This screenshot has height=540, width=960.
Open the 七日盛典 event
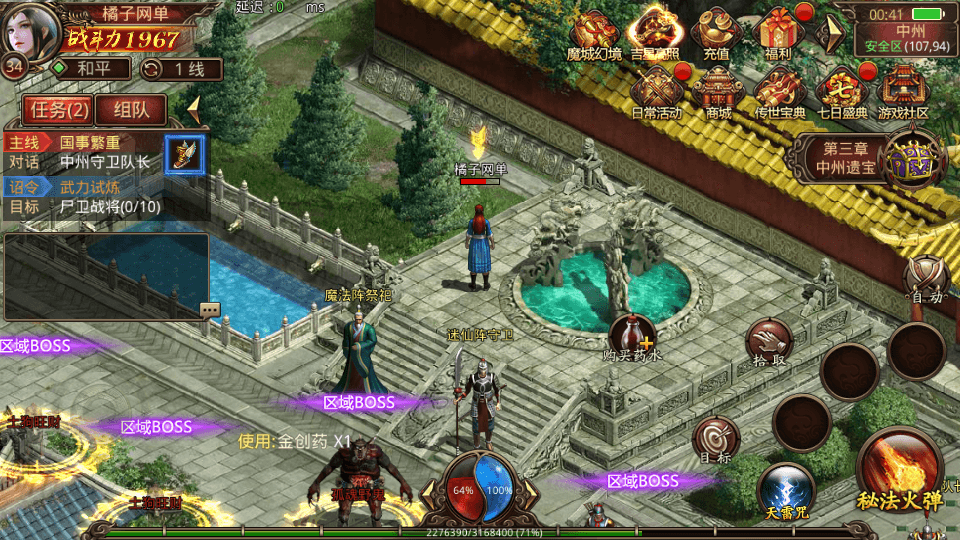[841, 92]
